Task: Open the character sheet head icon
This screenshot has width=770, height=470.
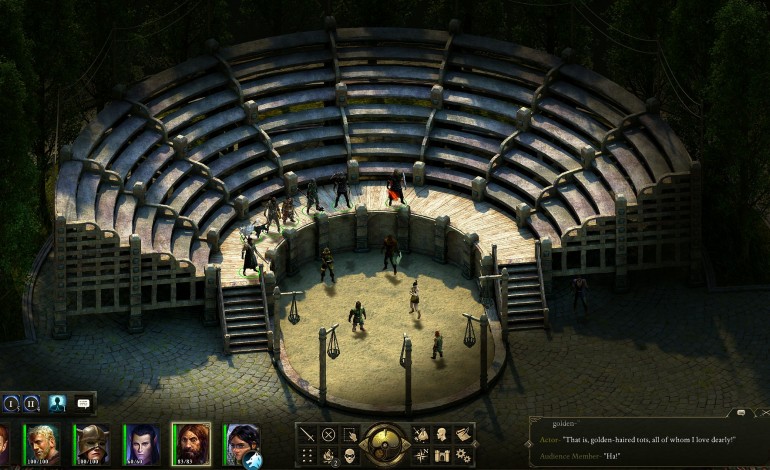Action: [x=440, y=434]
